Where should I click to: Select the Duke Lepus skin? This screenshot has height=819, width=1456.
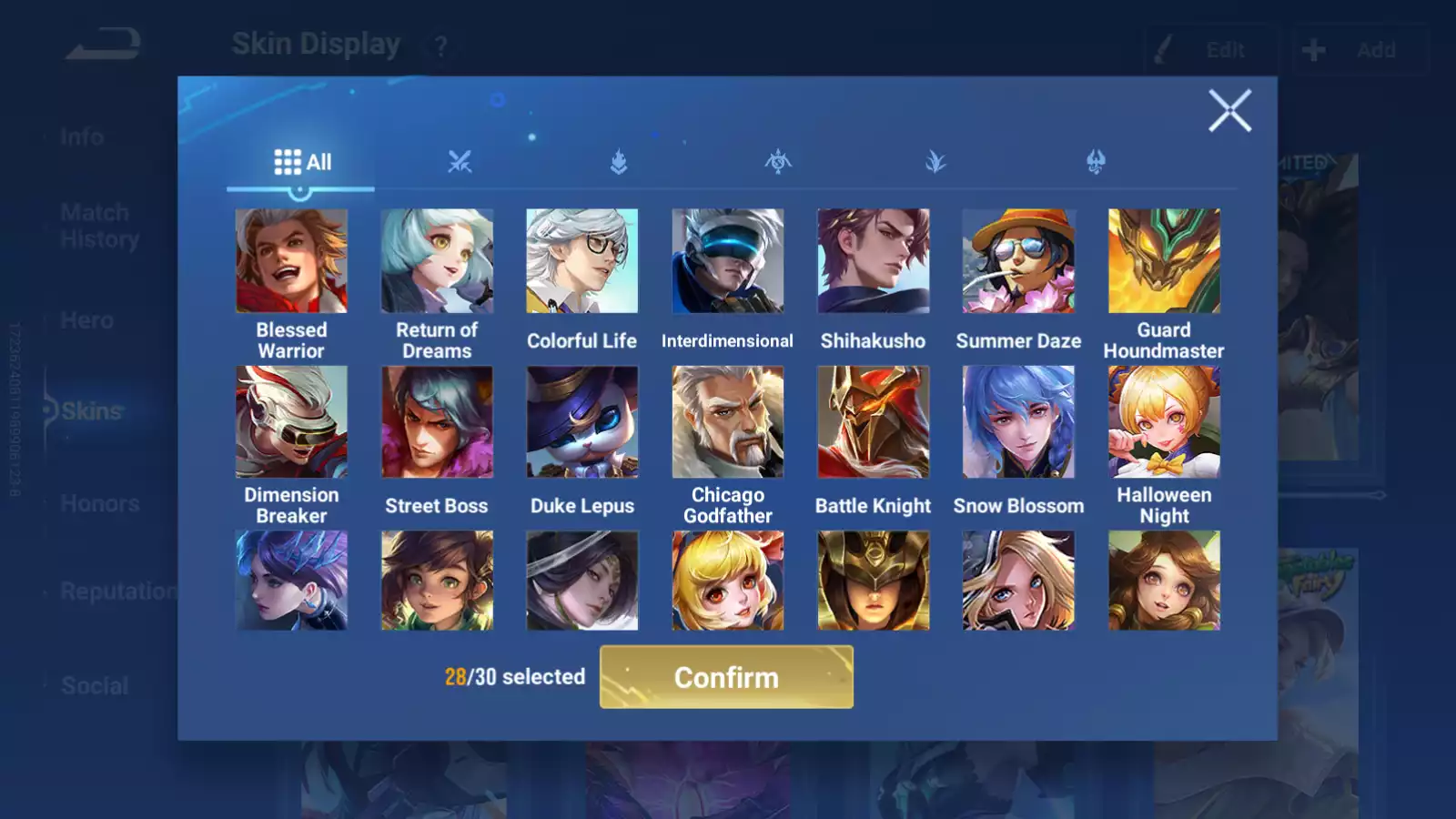point(582,422)
